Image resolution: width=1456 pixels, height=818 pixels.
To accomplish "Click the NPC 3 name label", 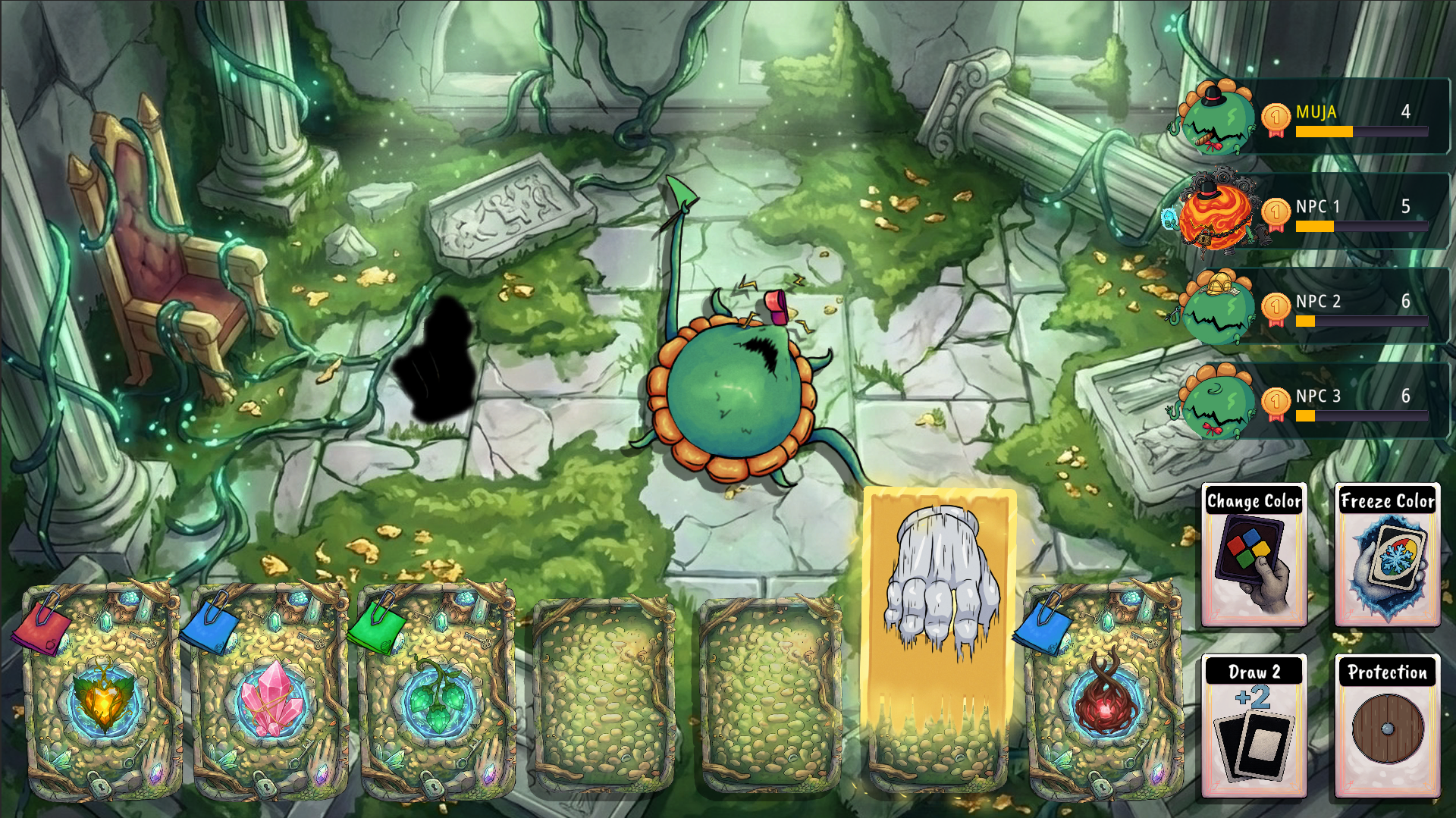I will point(1317,396).
